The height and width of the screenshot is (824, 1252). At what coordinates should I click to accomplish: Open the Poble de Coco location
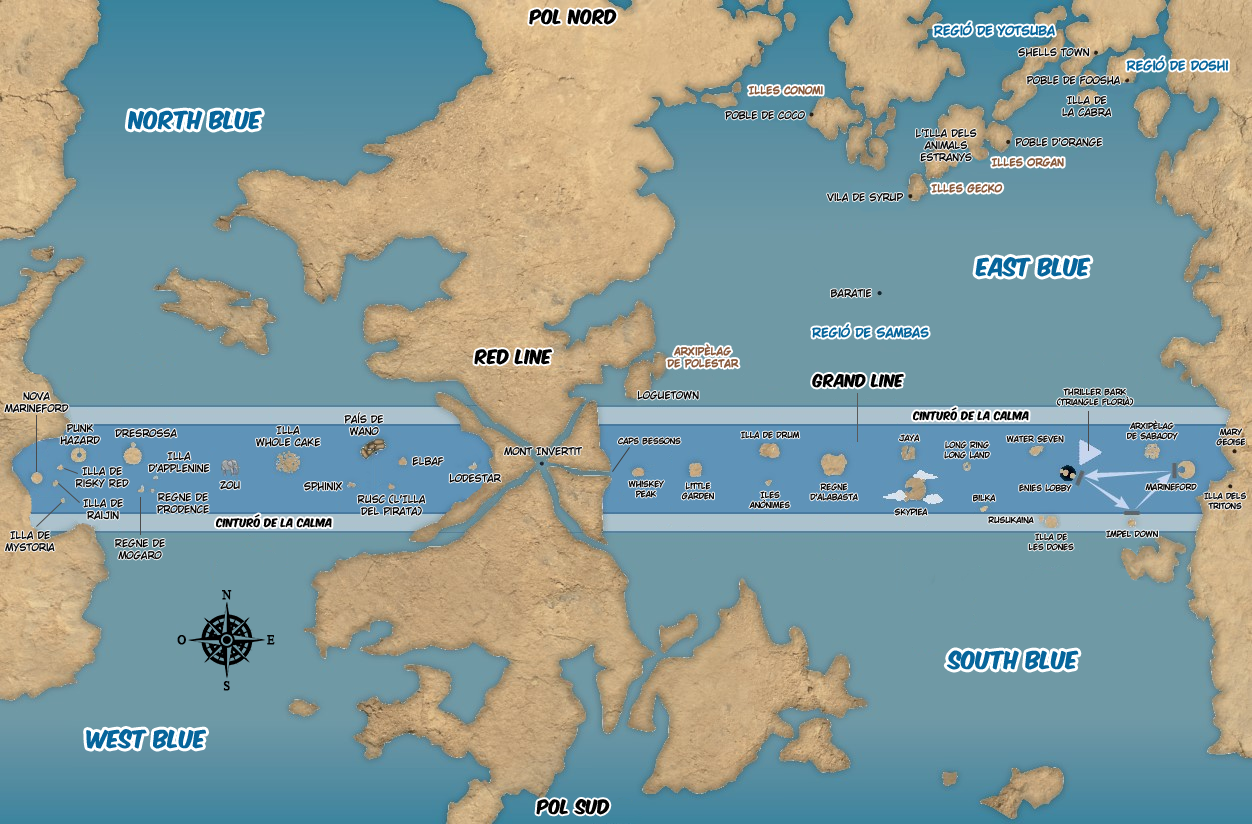coord(812,115)
